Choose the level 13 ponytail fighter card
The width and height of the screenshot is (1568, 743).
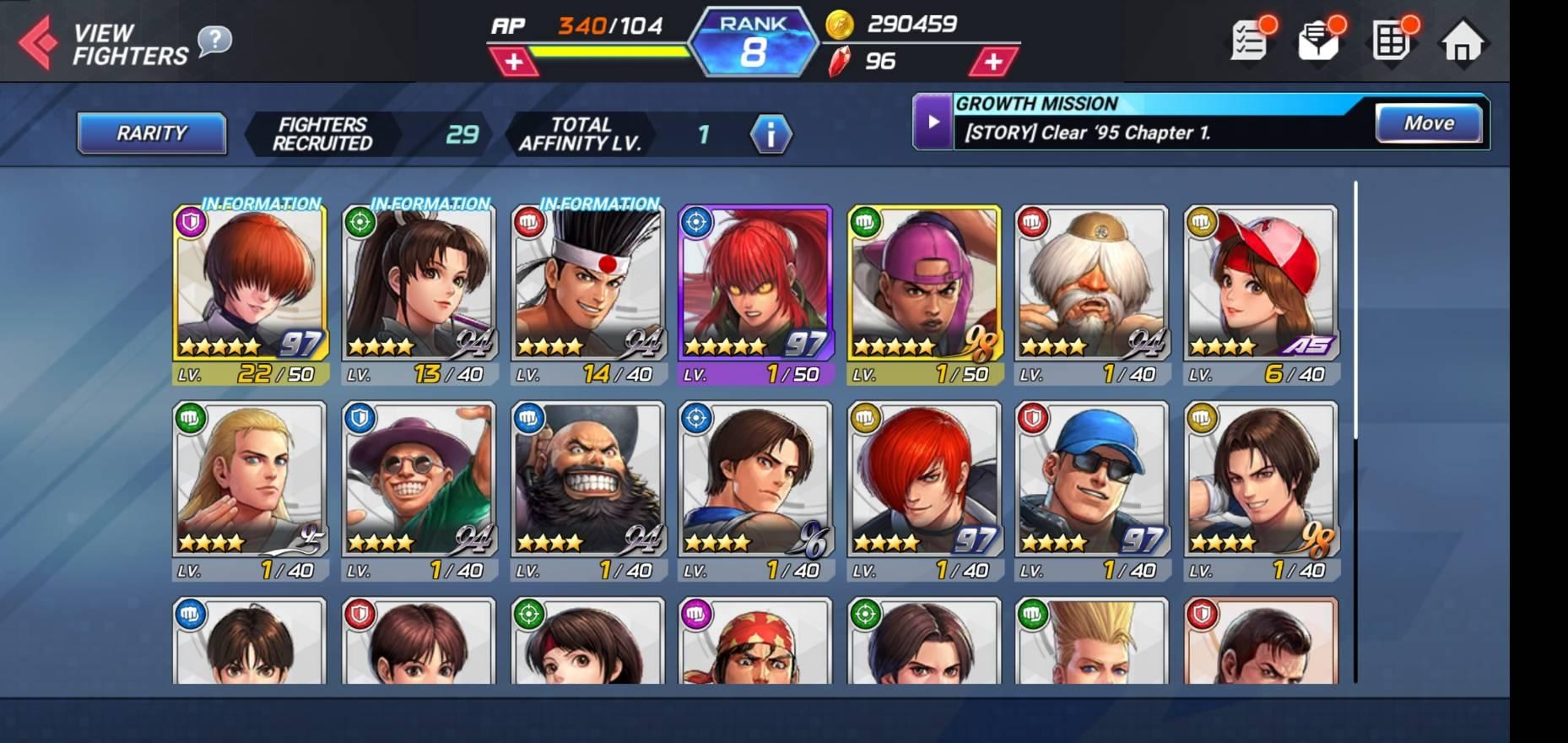click(x=419, y=287)
